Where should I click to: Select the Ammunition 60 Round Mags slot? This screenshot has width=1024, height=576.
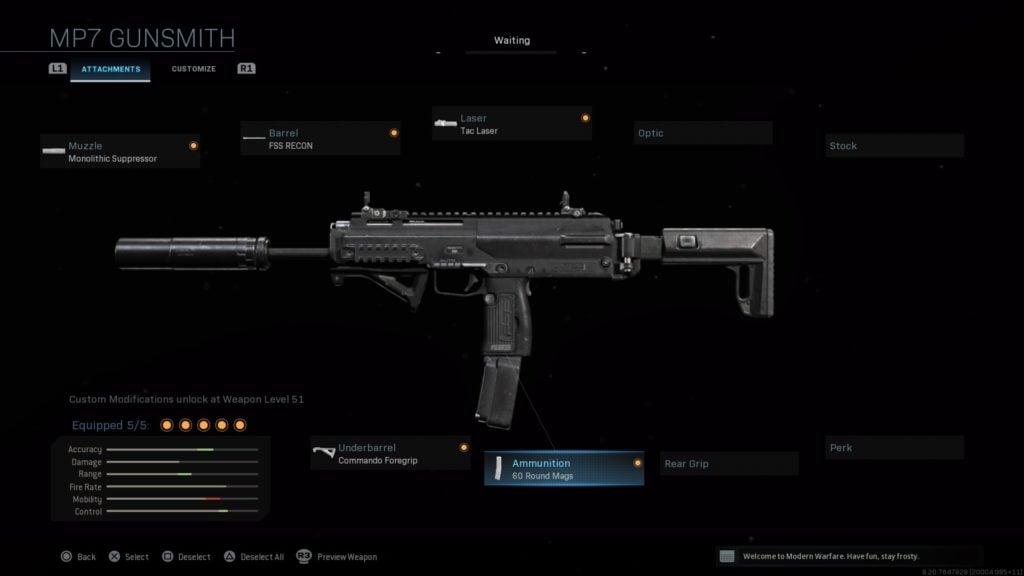[x=564, y=469]
